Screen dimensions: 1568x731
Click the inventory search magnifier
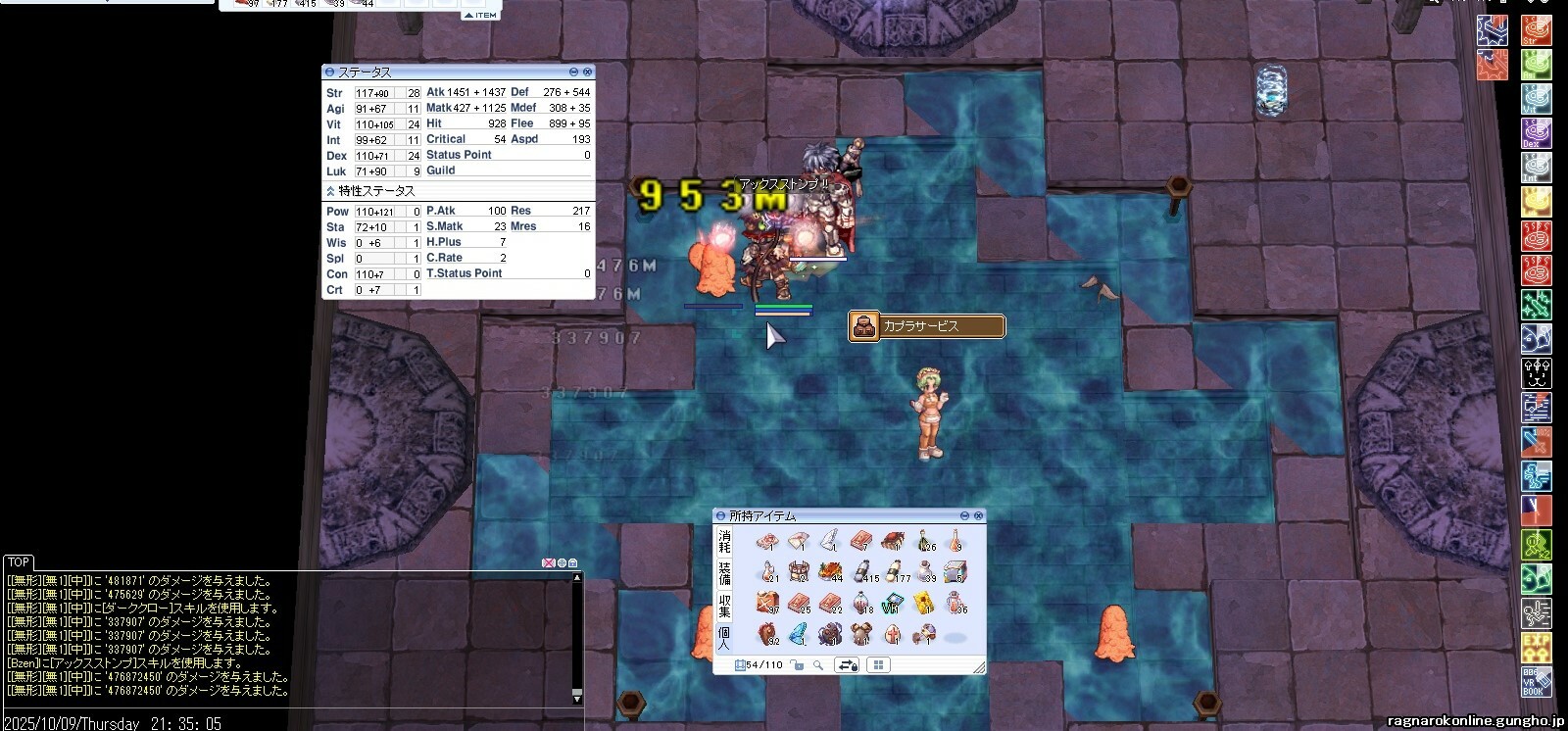point(818,665)
